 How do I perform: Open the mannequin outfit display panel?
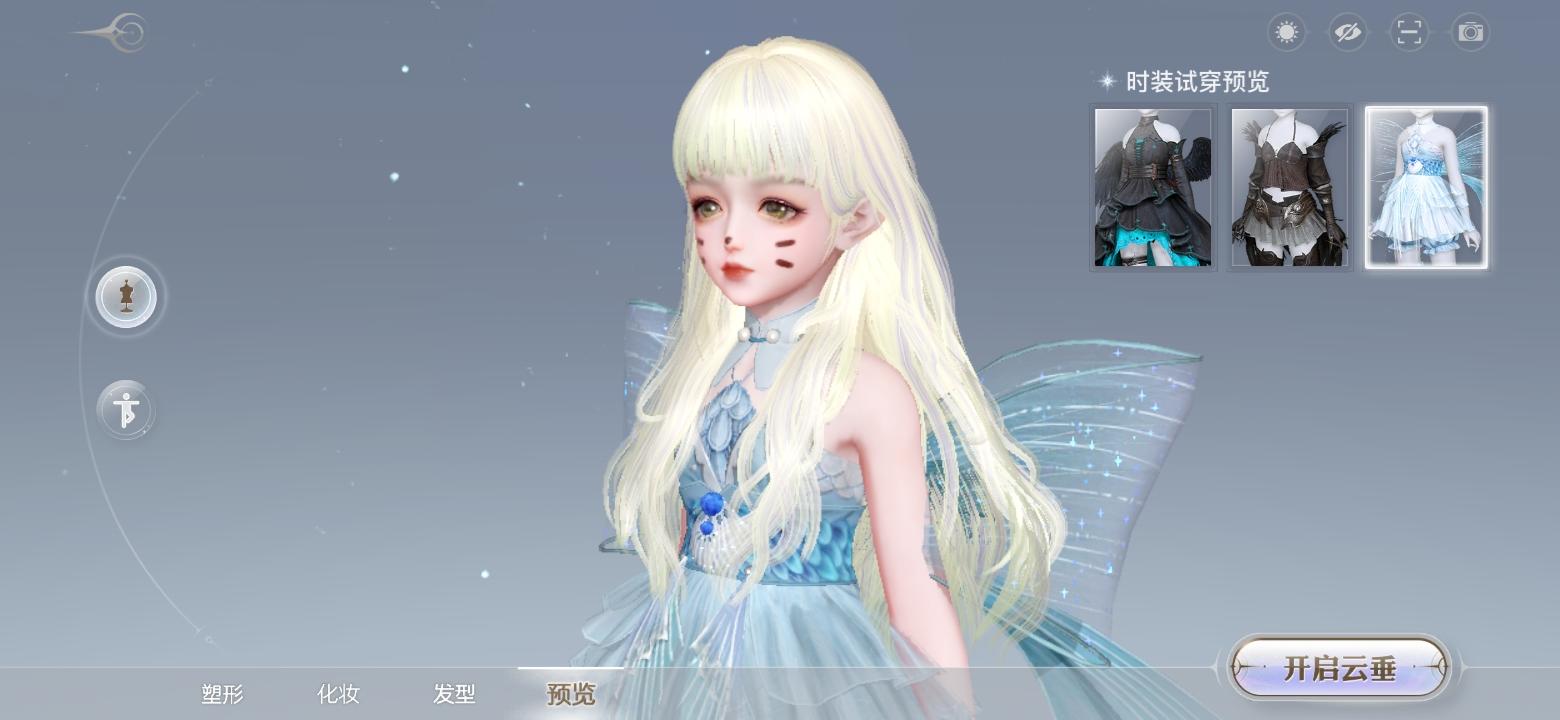click(126, 297)
